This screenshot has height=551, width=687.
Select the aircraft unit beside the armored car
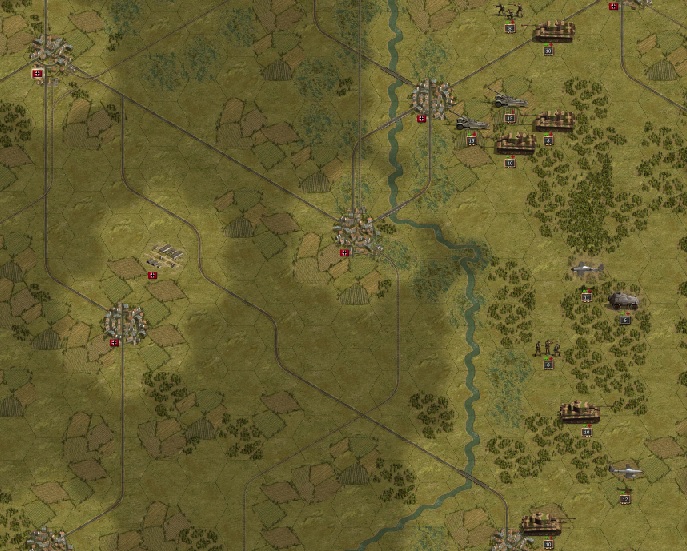click(587, 270)
